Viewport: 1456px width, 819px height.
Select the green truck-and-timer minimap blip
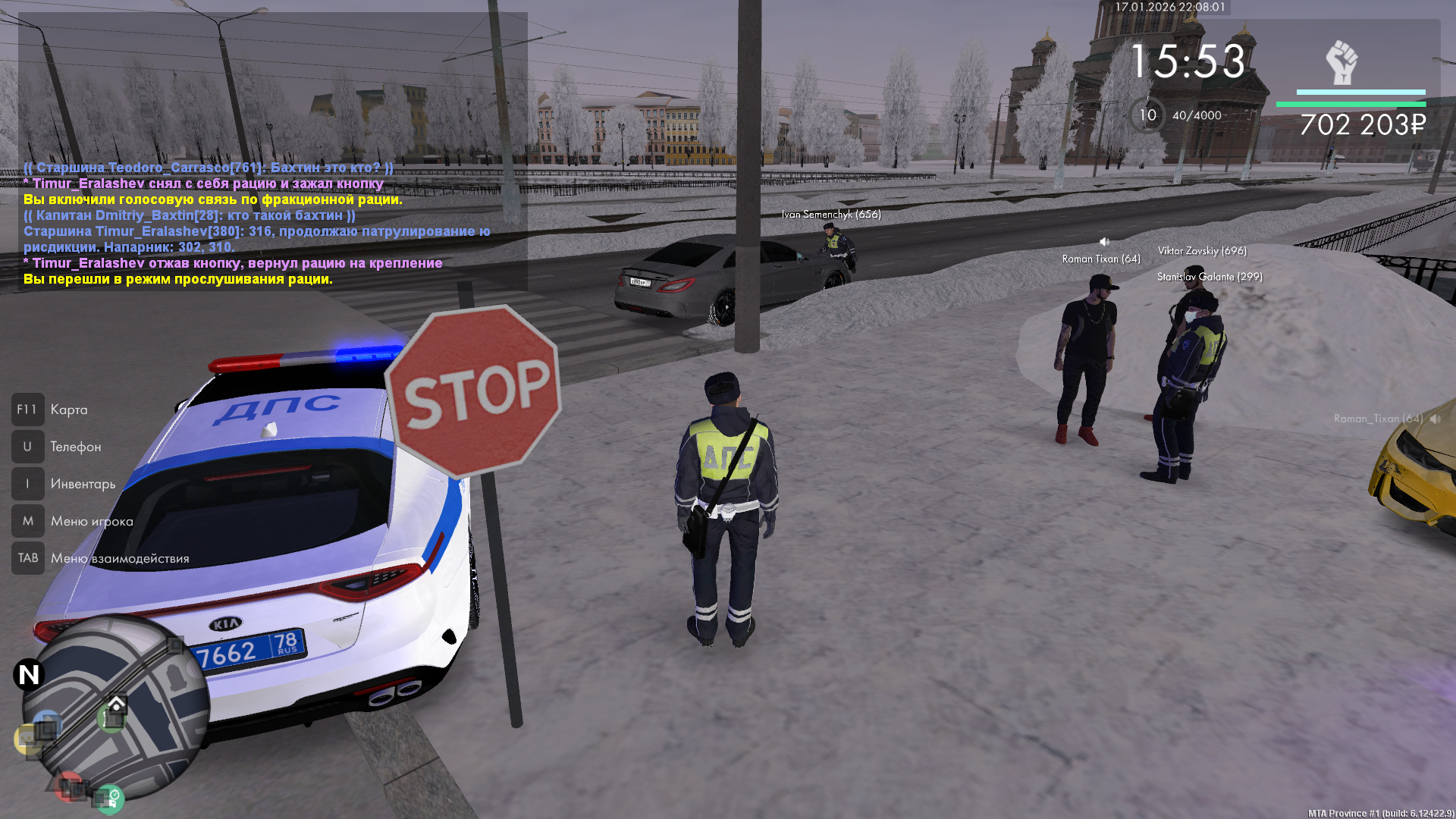pyautogui.click(x=110, y=799)
